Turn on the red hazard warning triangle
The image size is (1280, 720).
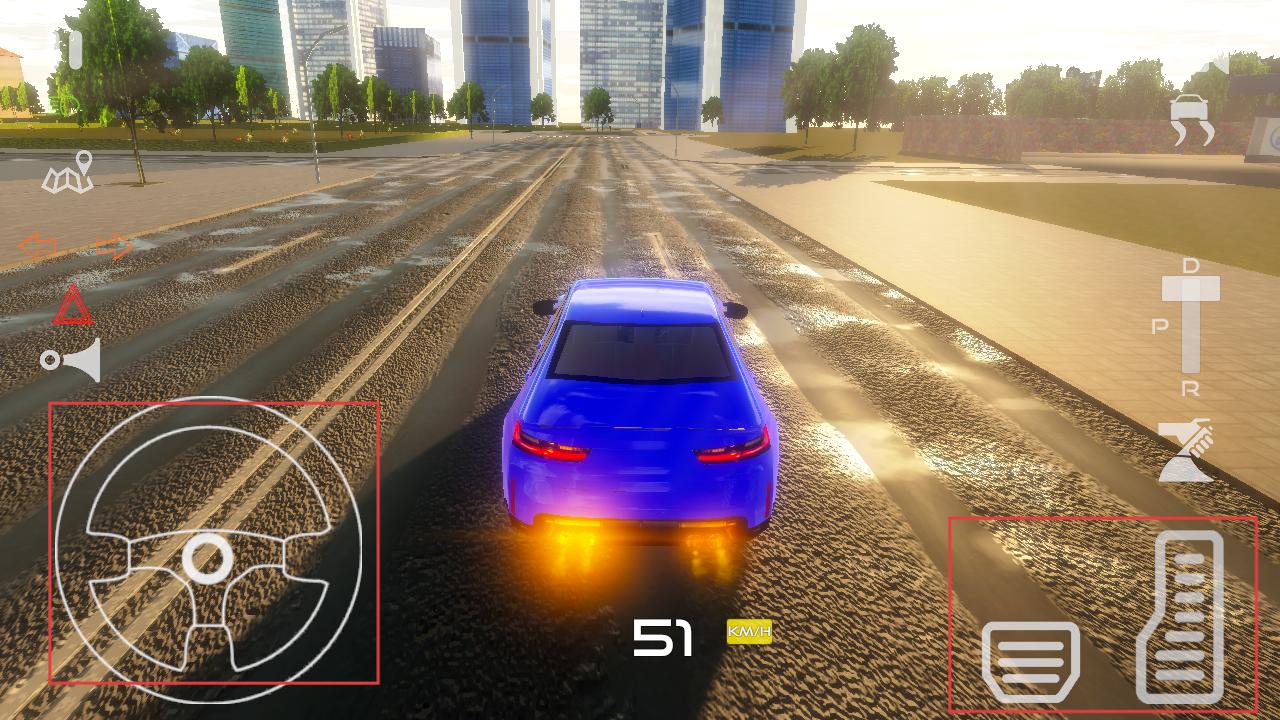pos(72,306)
